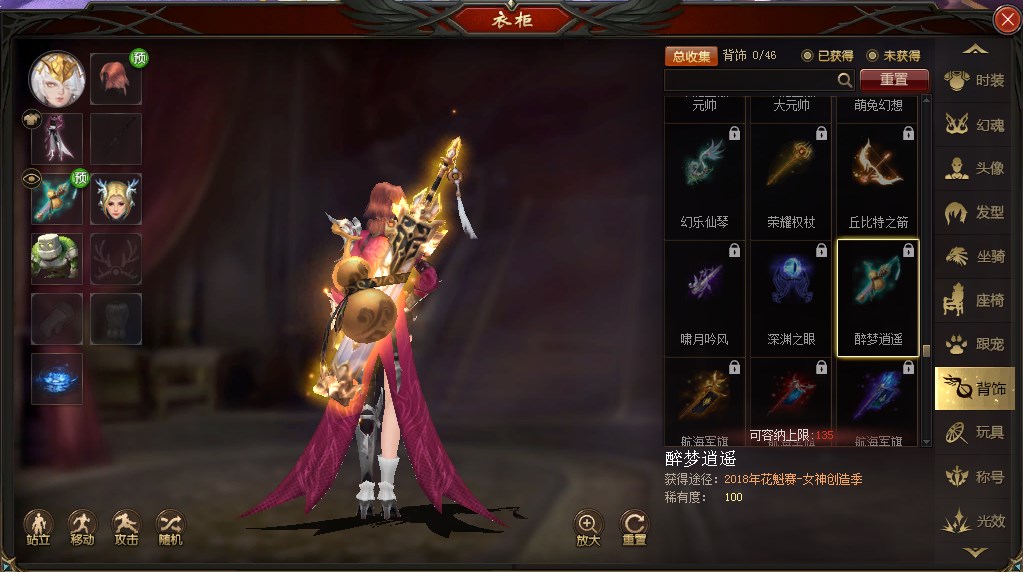Set character to 站立 standing pose

[39, 525]
